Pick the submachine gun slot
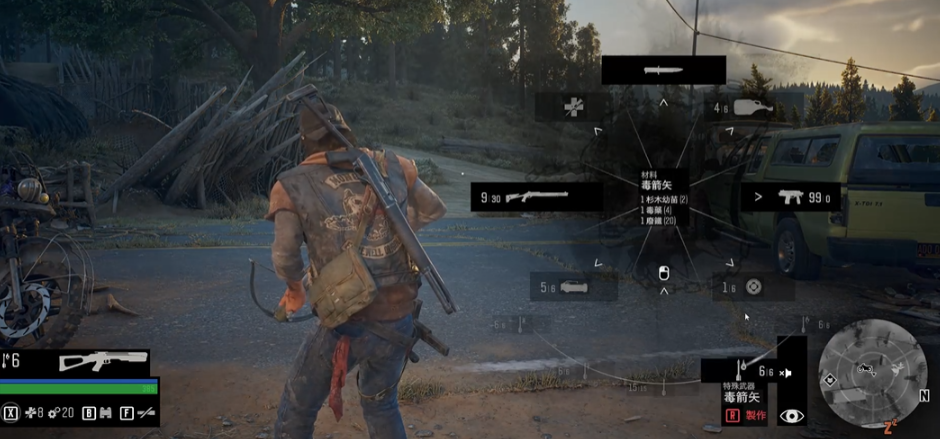 click(792, 197)
